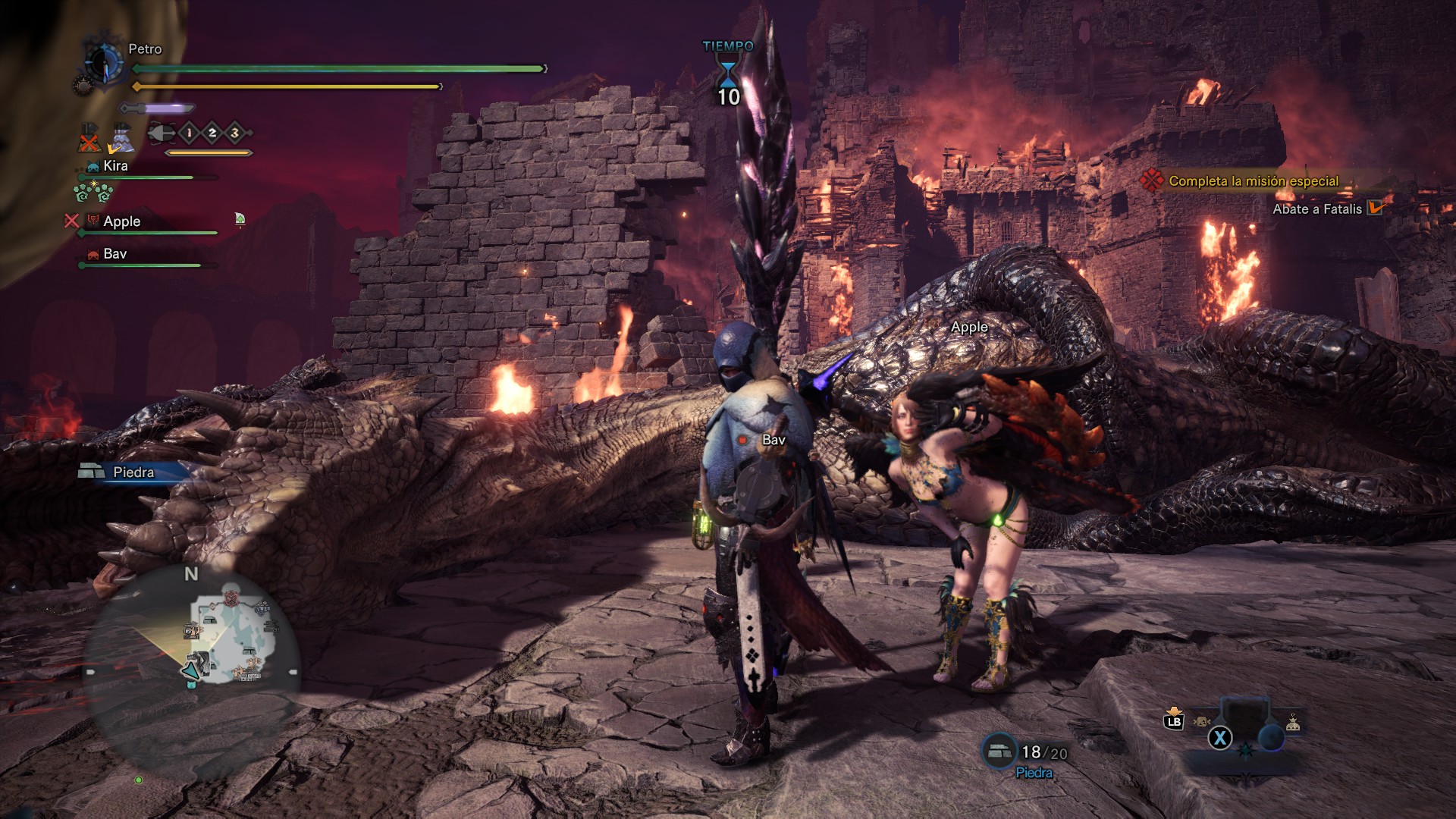Select party member Kira in the list

point(115,166)
